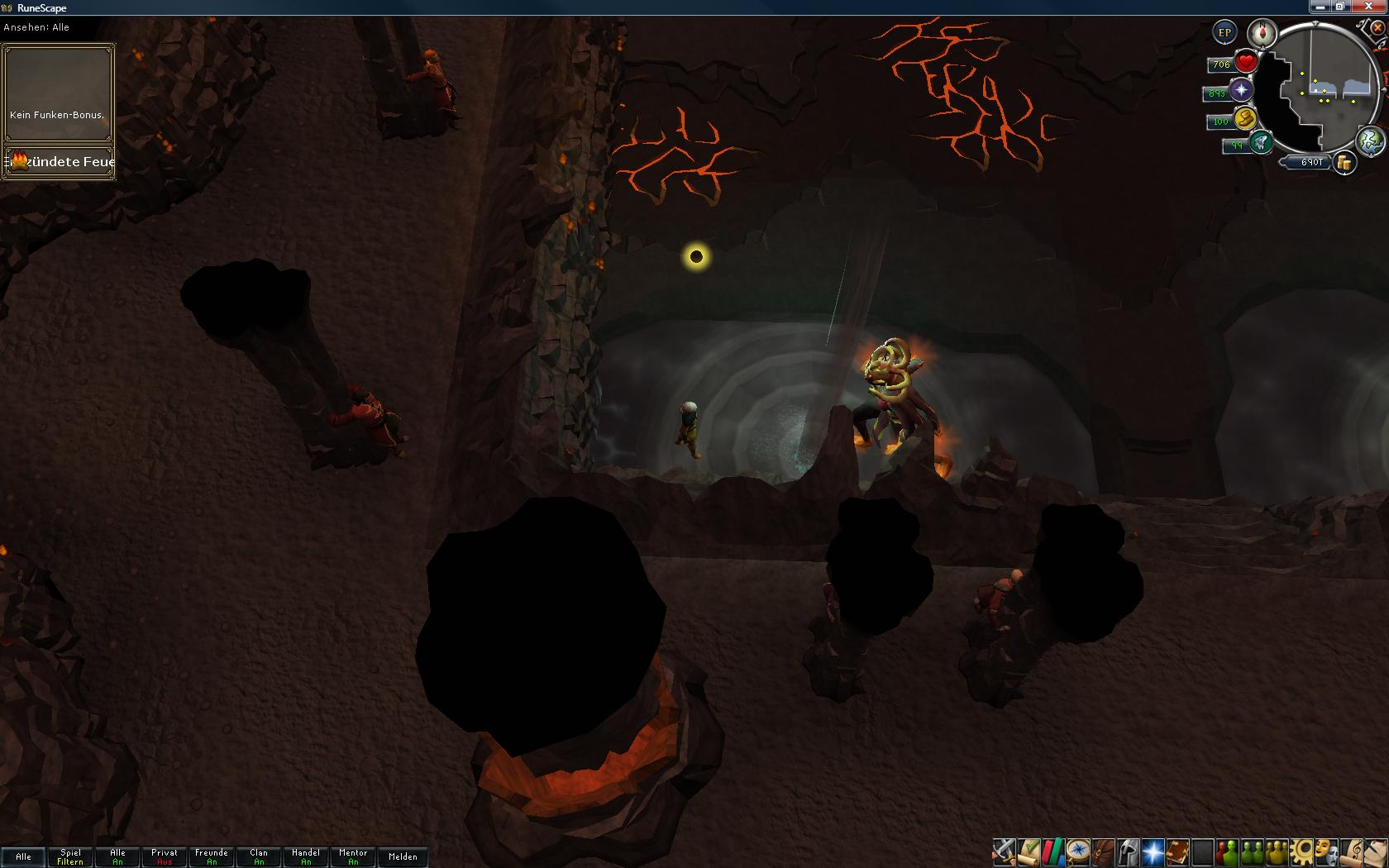Screen dimensions: 1389x868
Task: Click the orange X logout button
Action: (1377, 27)
